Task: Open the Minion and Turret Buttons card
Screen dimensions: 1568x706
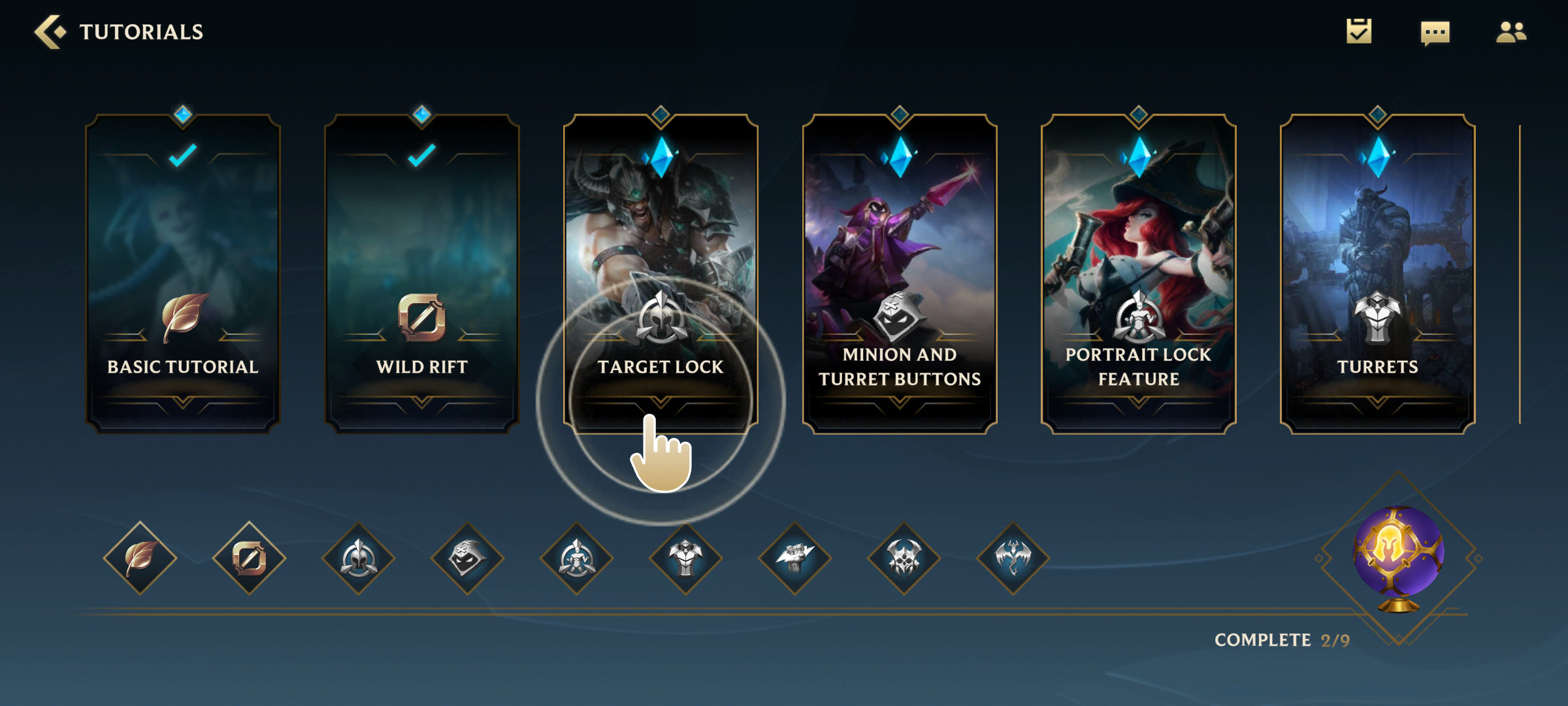Action: (900, 275)
